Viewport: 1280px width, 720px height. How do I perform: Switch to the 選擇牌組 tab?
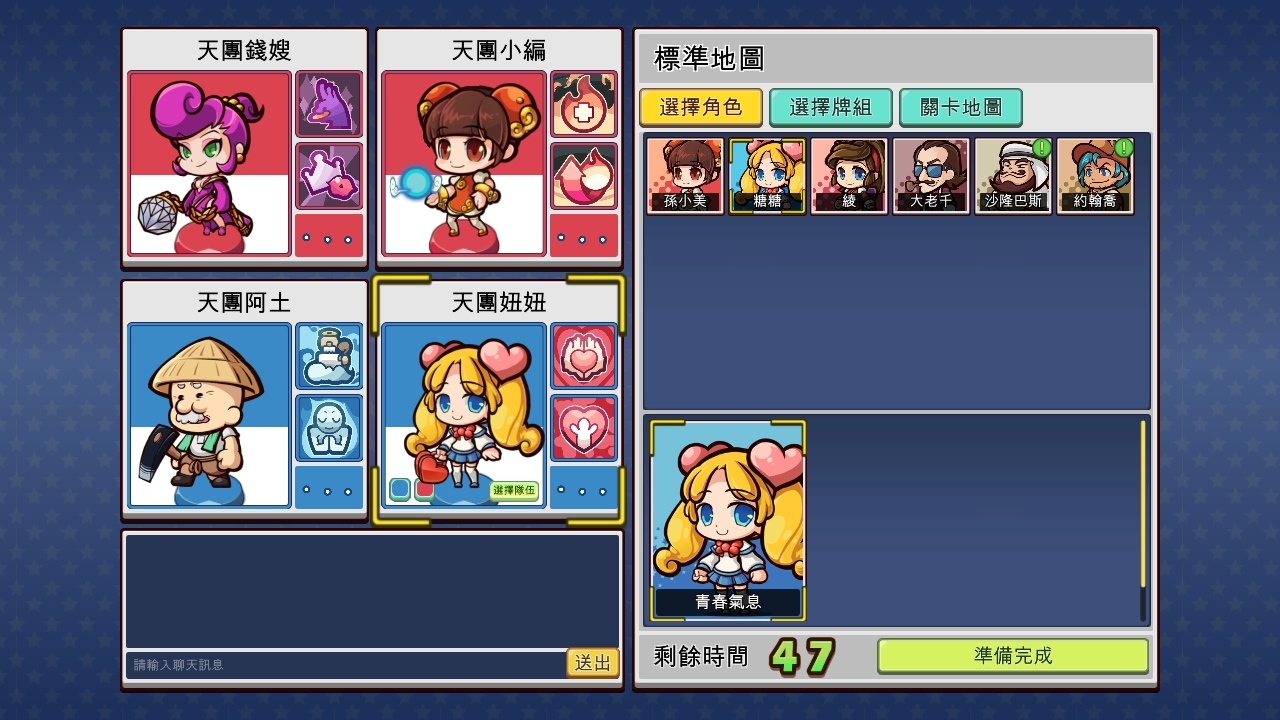click(x=831, y=108)
